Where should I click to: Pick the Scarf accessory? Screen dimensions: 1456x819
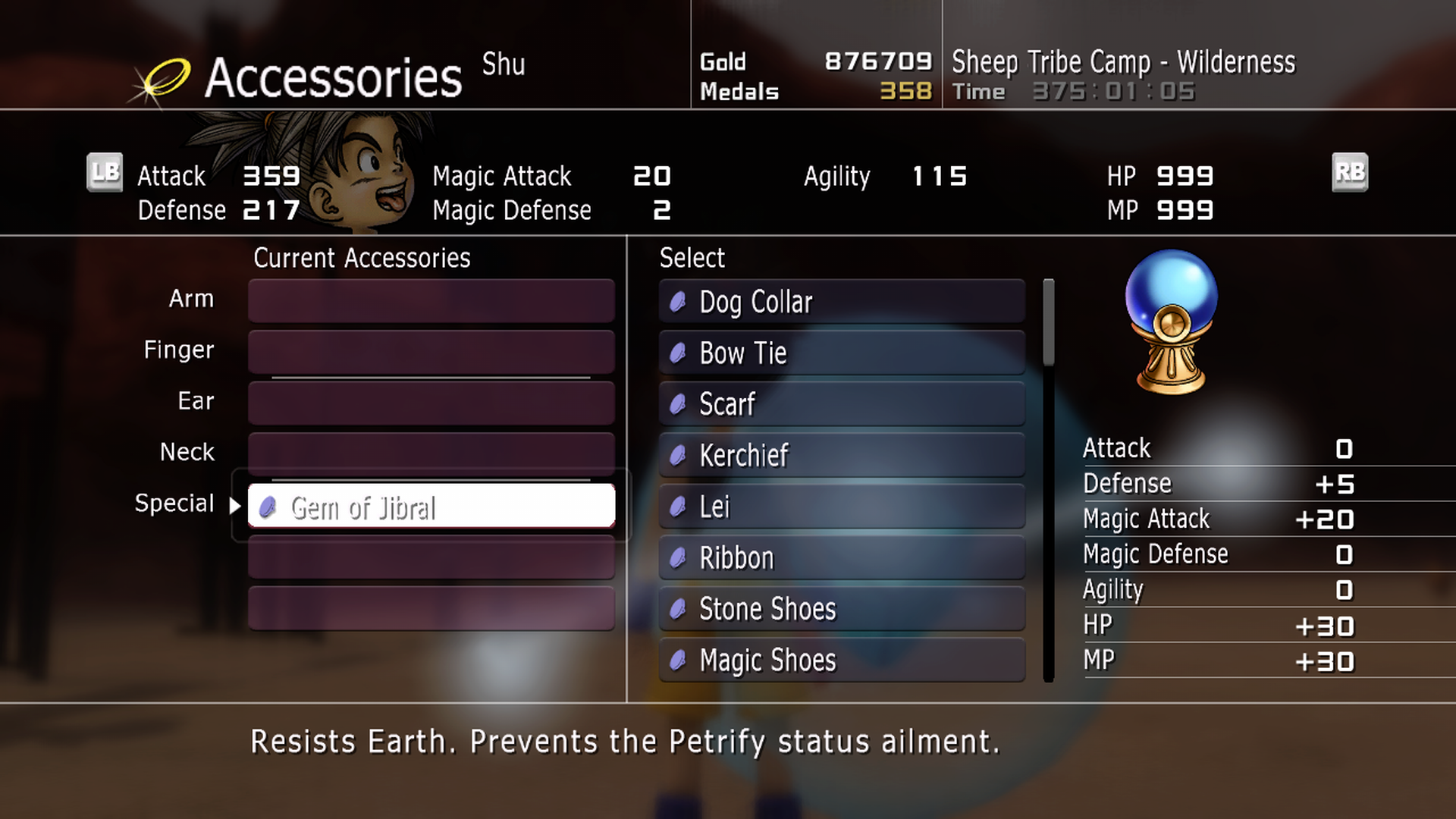pyautogui.click(x=842, y=404)
